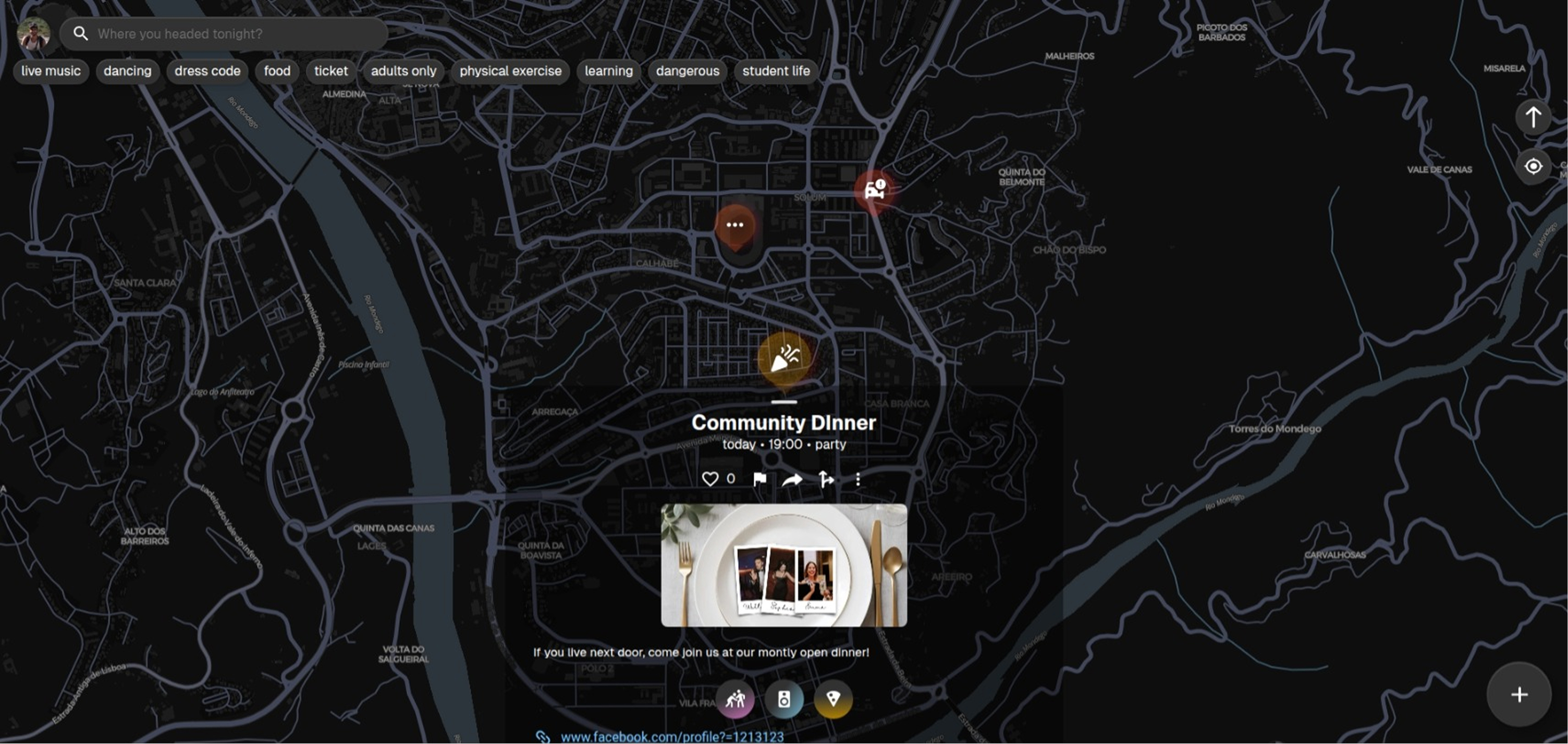Image resolution: width=1568 pixels, height=744 pixels.
Task: Open the user profile avatar
Action: coord(33,33)
